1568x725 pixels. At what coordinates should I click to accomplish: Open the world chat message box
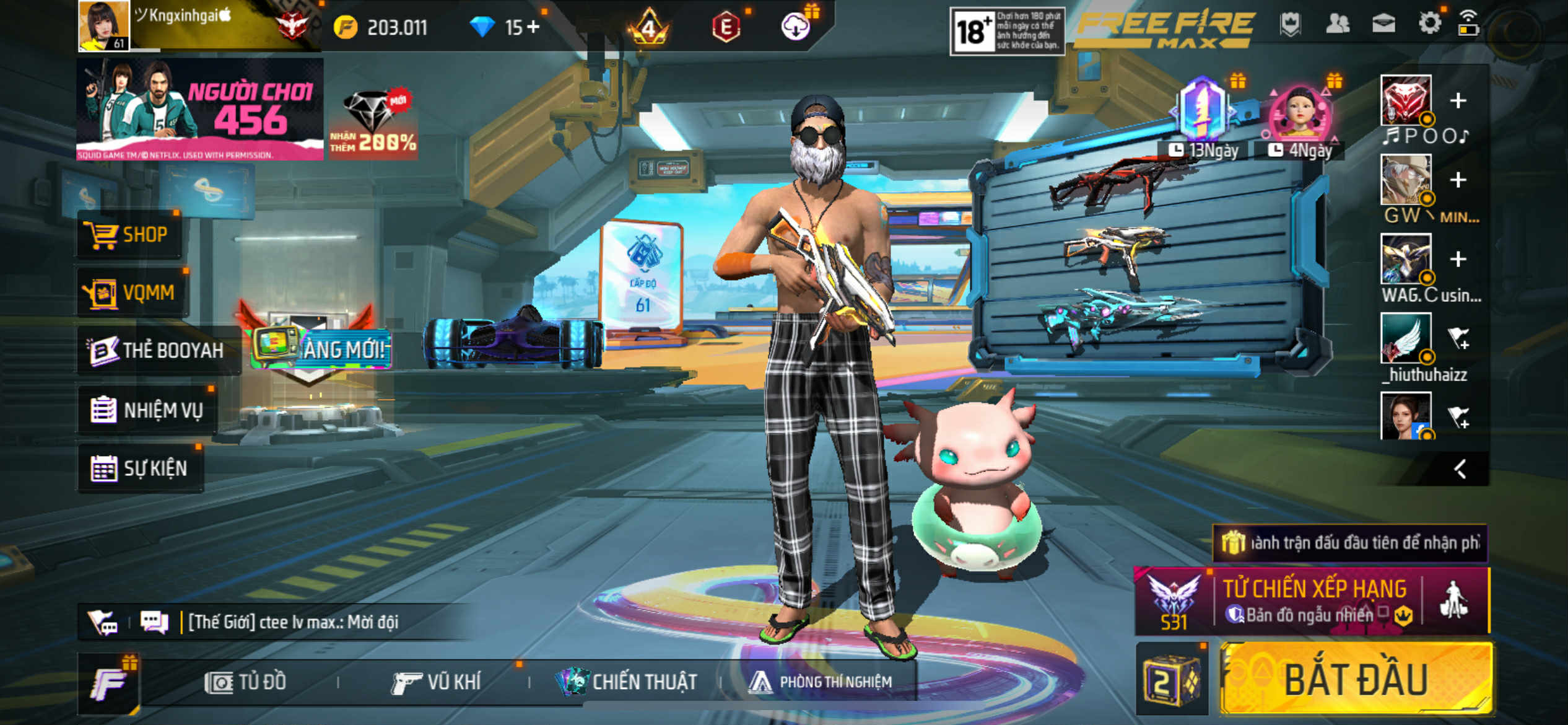tap(291, 622)
